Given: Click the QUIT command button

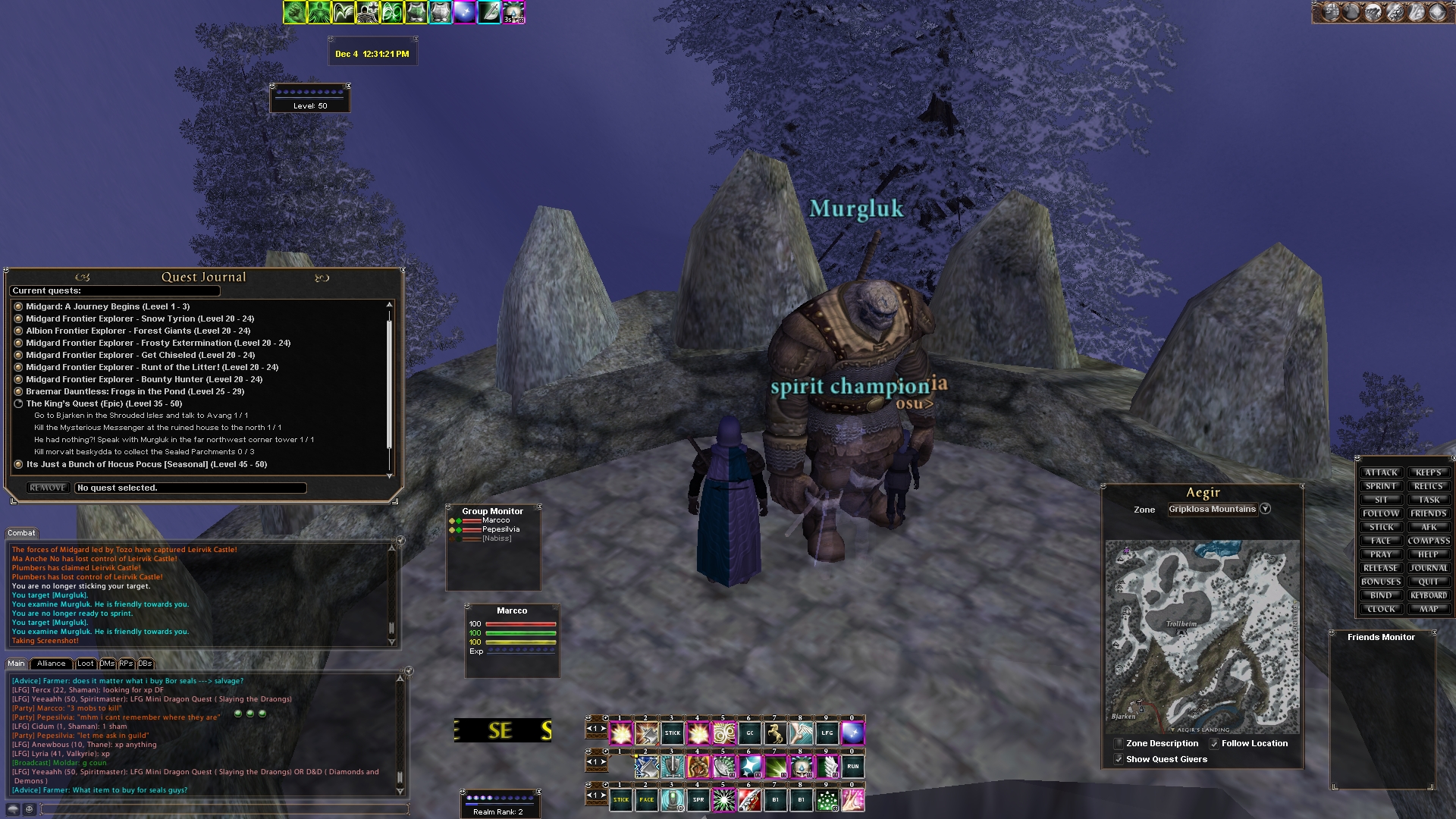Looking at the screenshot, I should point(1429,582).
